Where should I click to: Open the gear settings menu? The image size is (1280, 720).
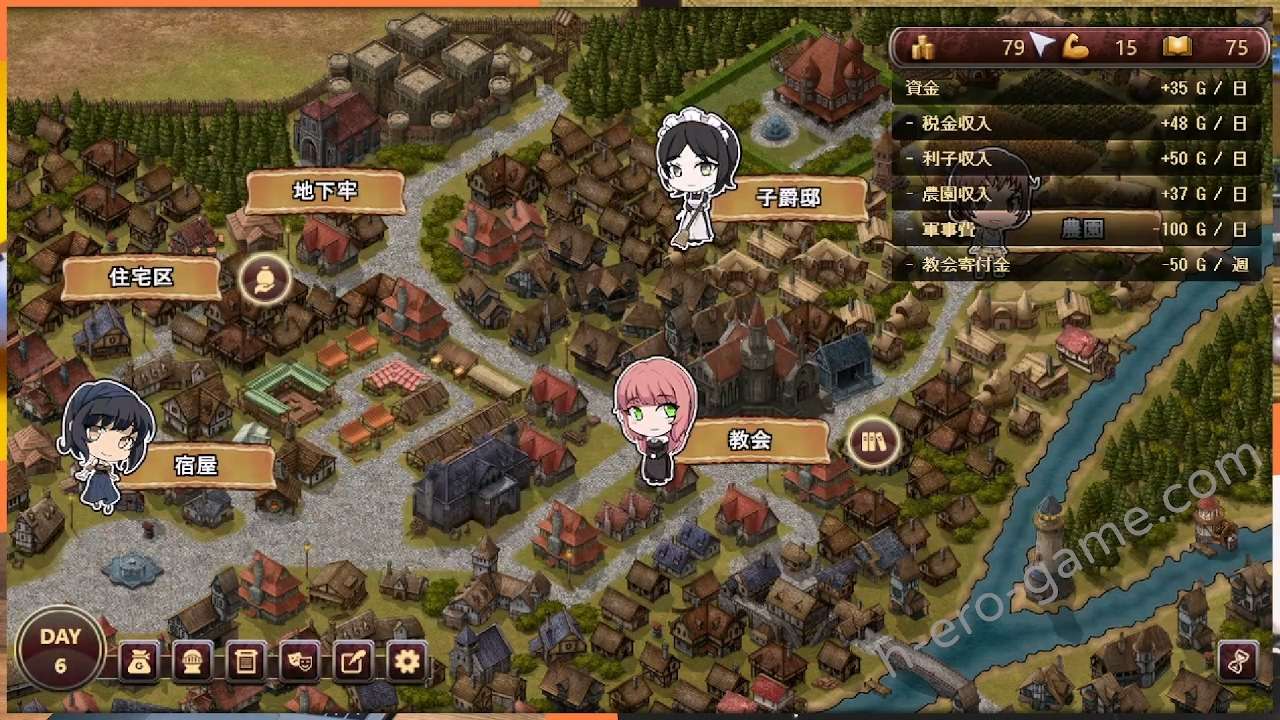click(x=406, y=661)
